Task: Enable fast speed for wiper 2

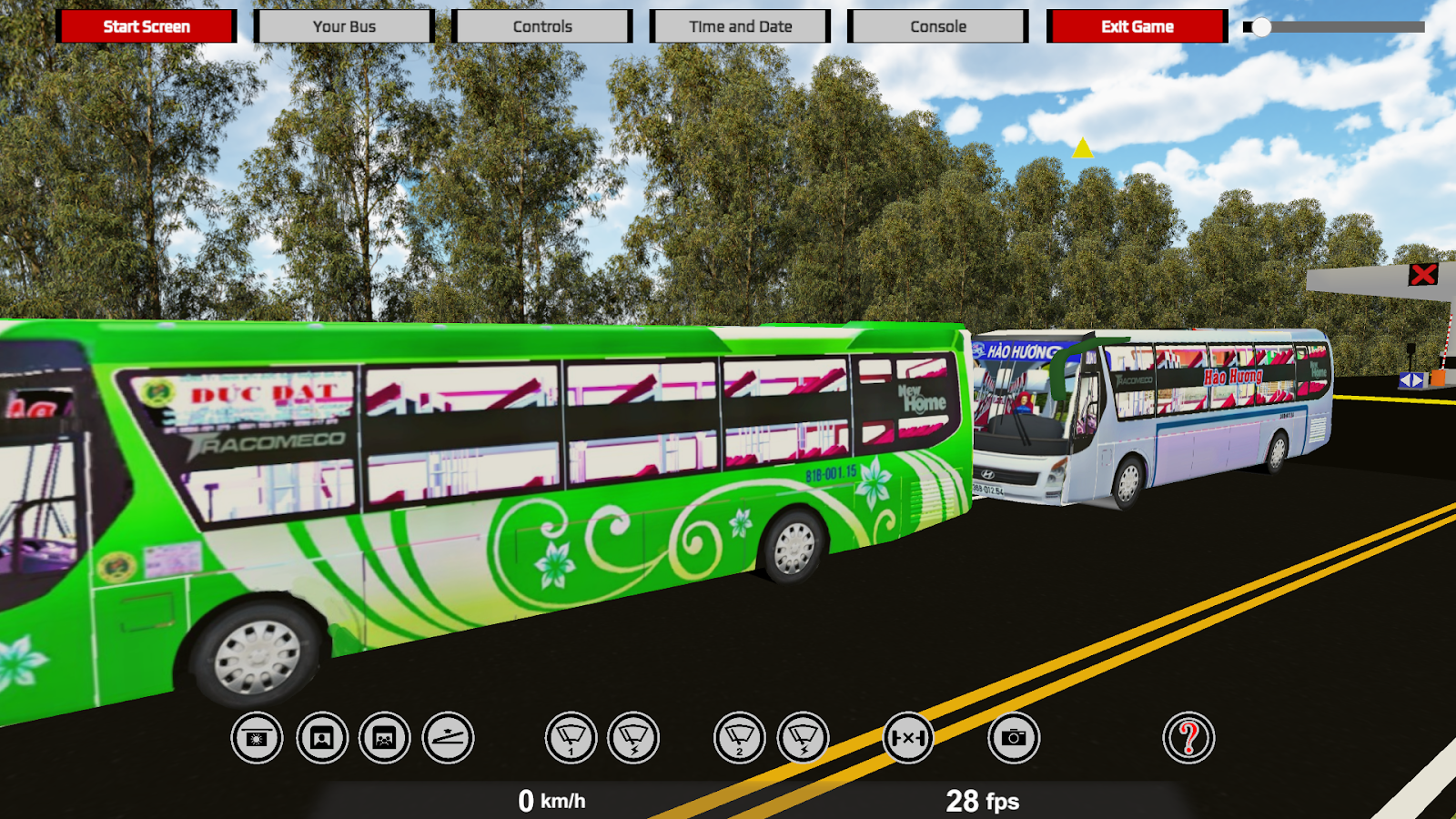Action: (804, 738)
